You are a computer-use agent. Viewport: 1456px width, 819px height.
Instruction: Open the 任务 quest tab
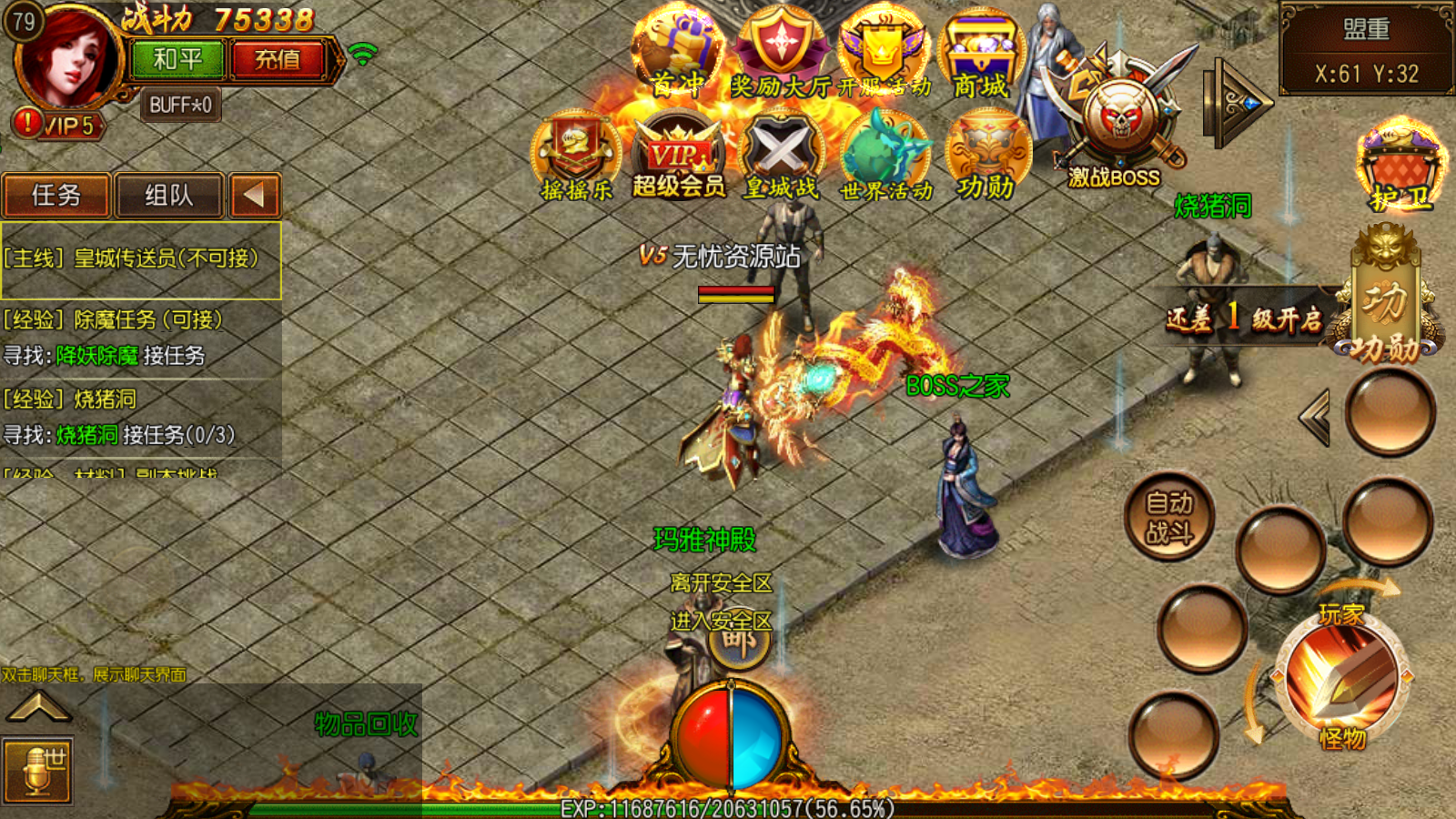coord(56,195)
